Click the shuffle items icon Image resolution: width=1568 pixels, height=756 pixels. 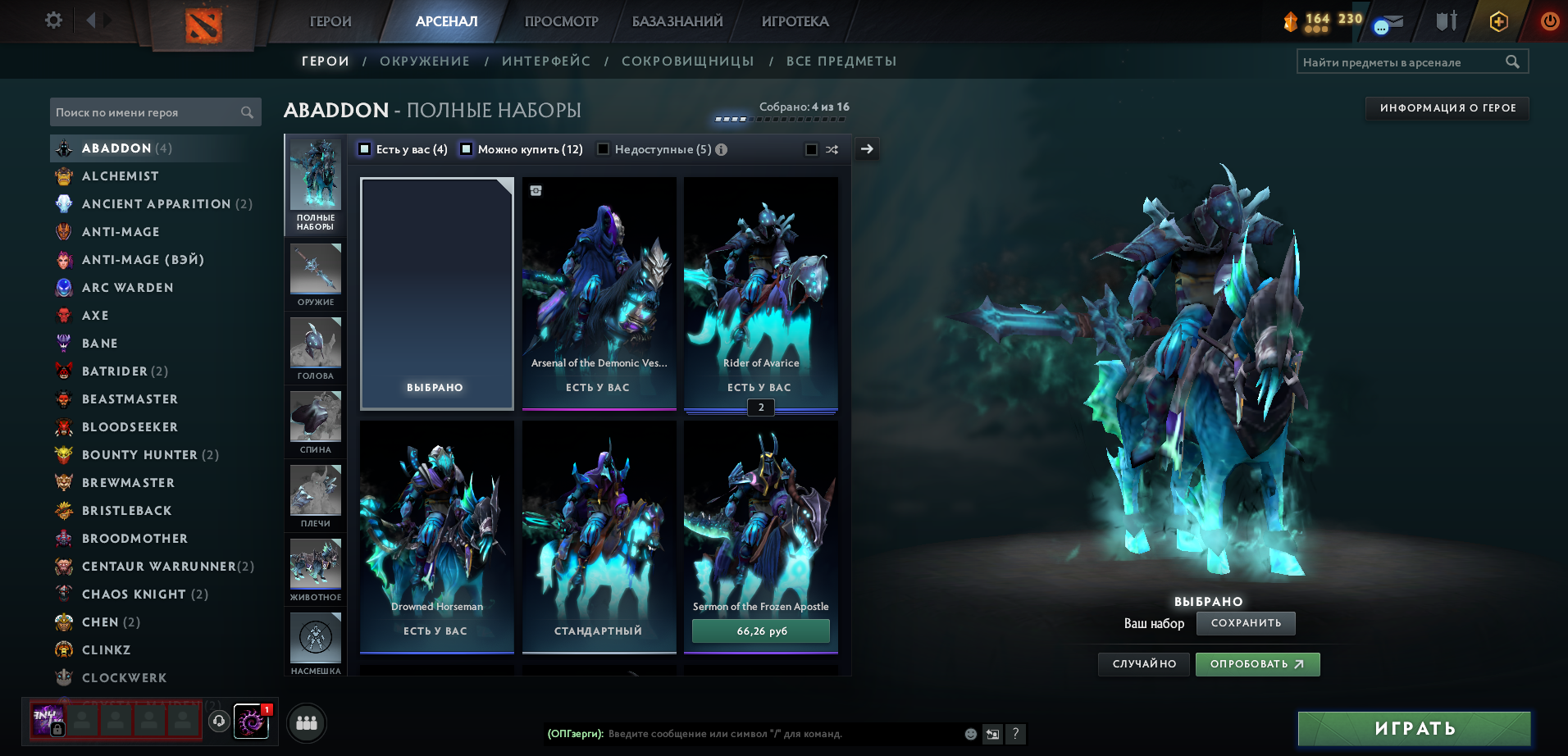pos(832,149)
